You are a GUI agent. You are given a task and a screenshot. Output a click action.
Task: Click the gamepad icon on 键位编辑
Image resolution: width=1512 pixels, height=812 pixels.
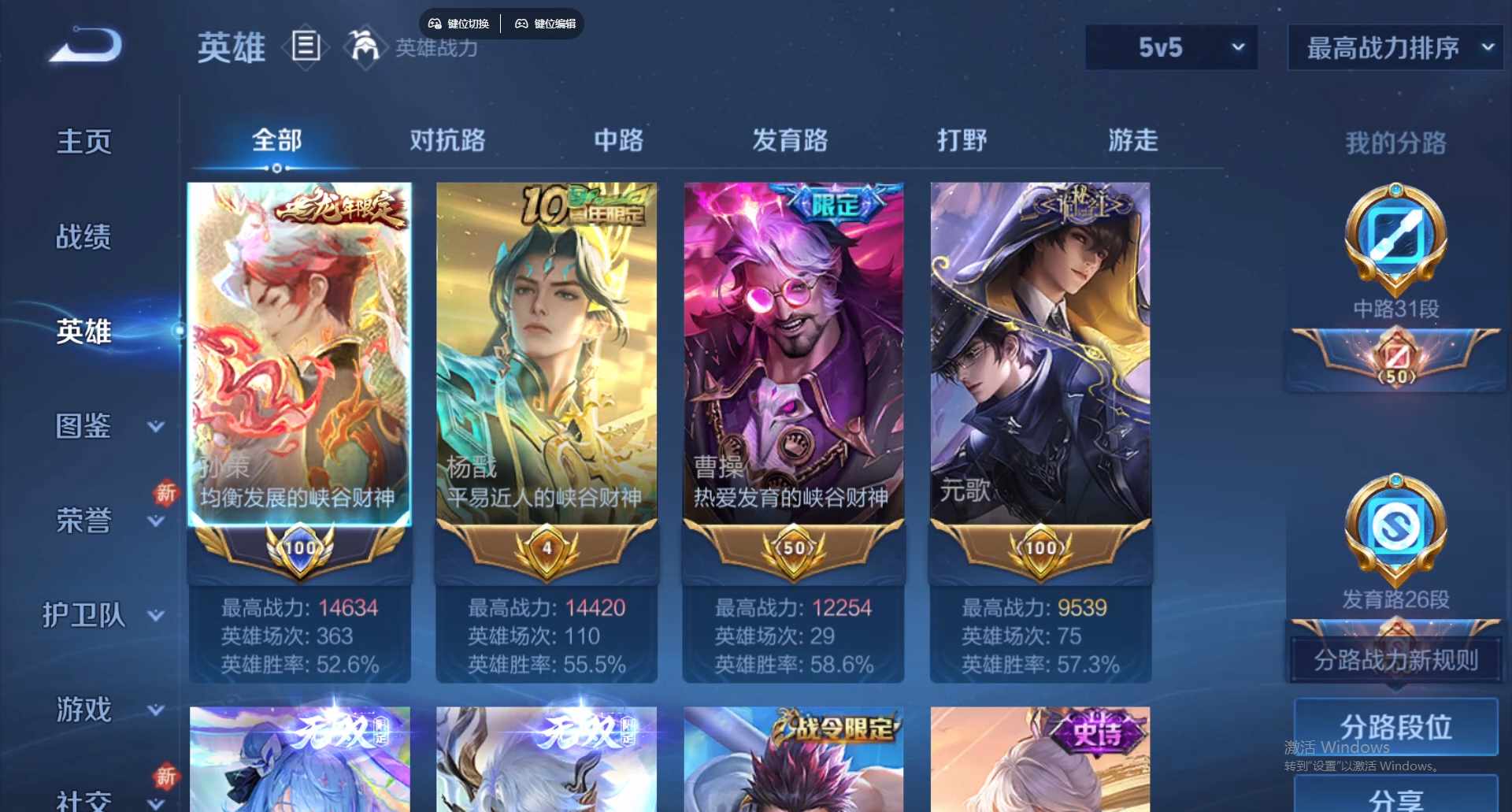click(522, 24)
